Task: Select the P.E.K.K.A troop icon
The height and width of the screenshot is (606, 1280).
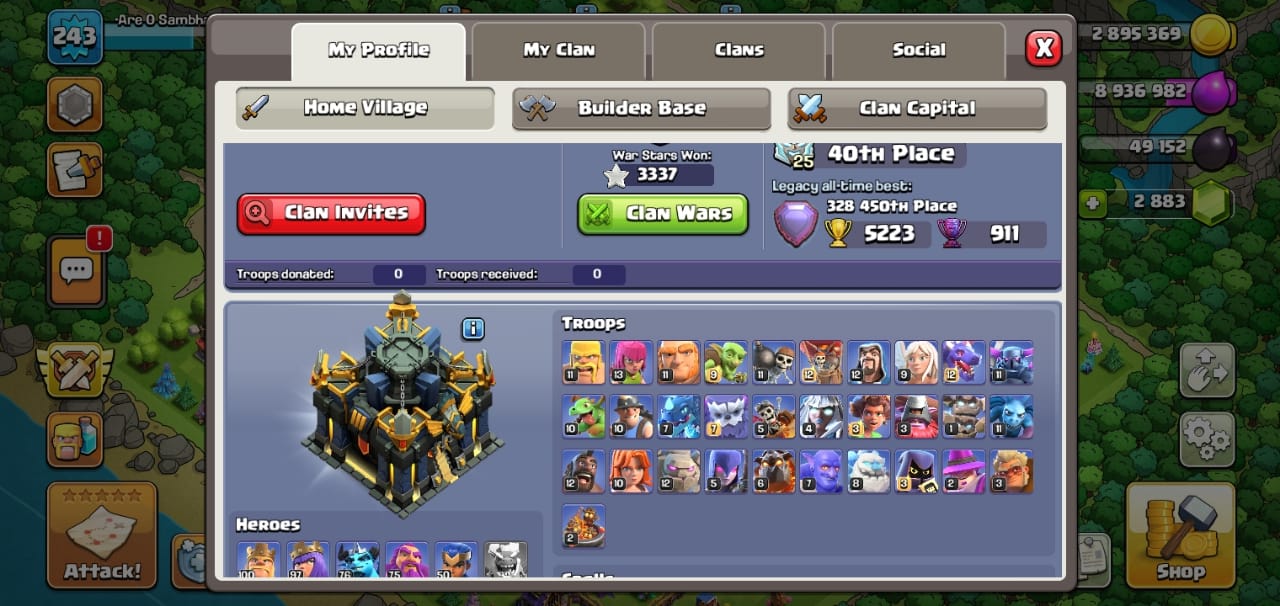Action: (x=1011, y=362)
